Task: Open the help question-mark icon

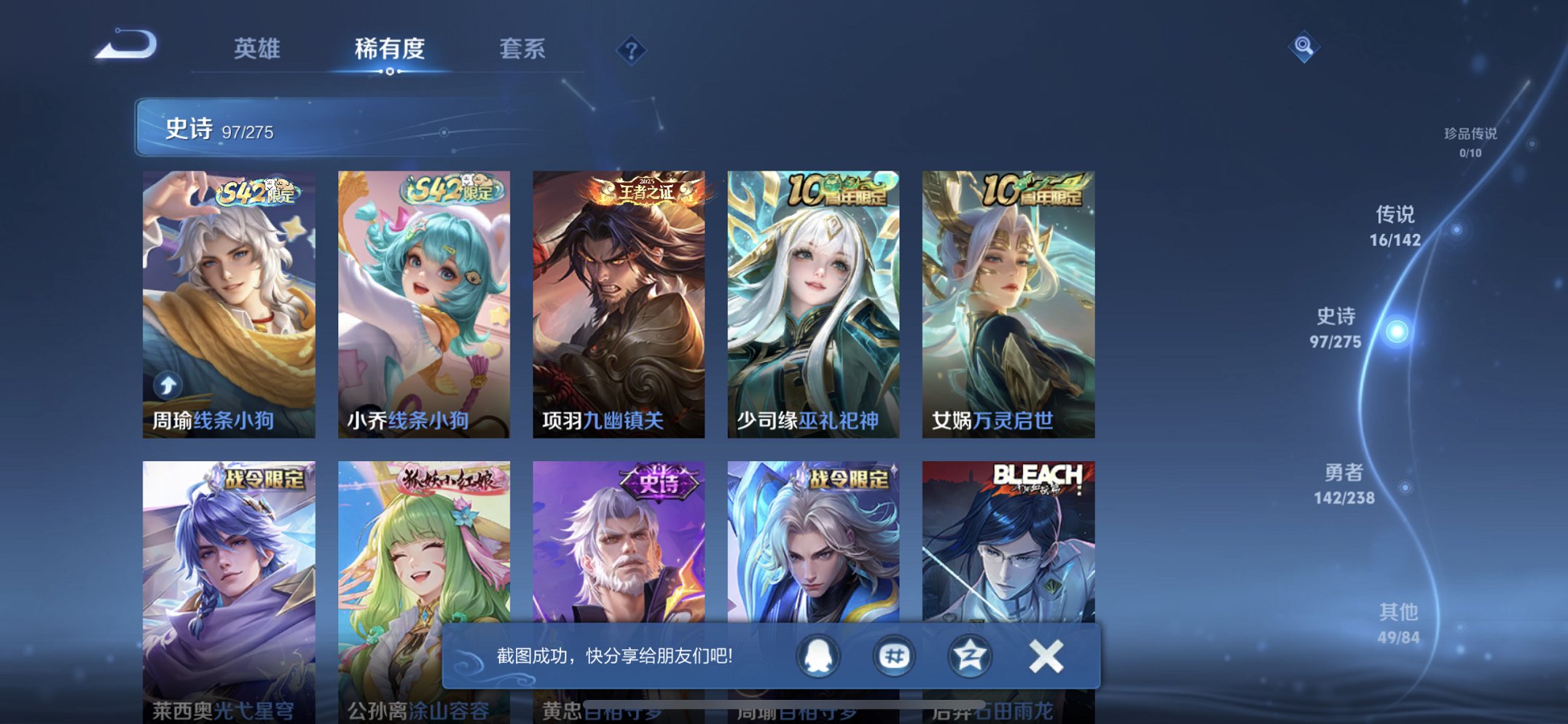Action: (x=632, y=50)
